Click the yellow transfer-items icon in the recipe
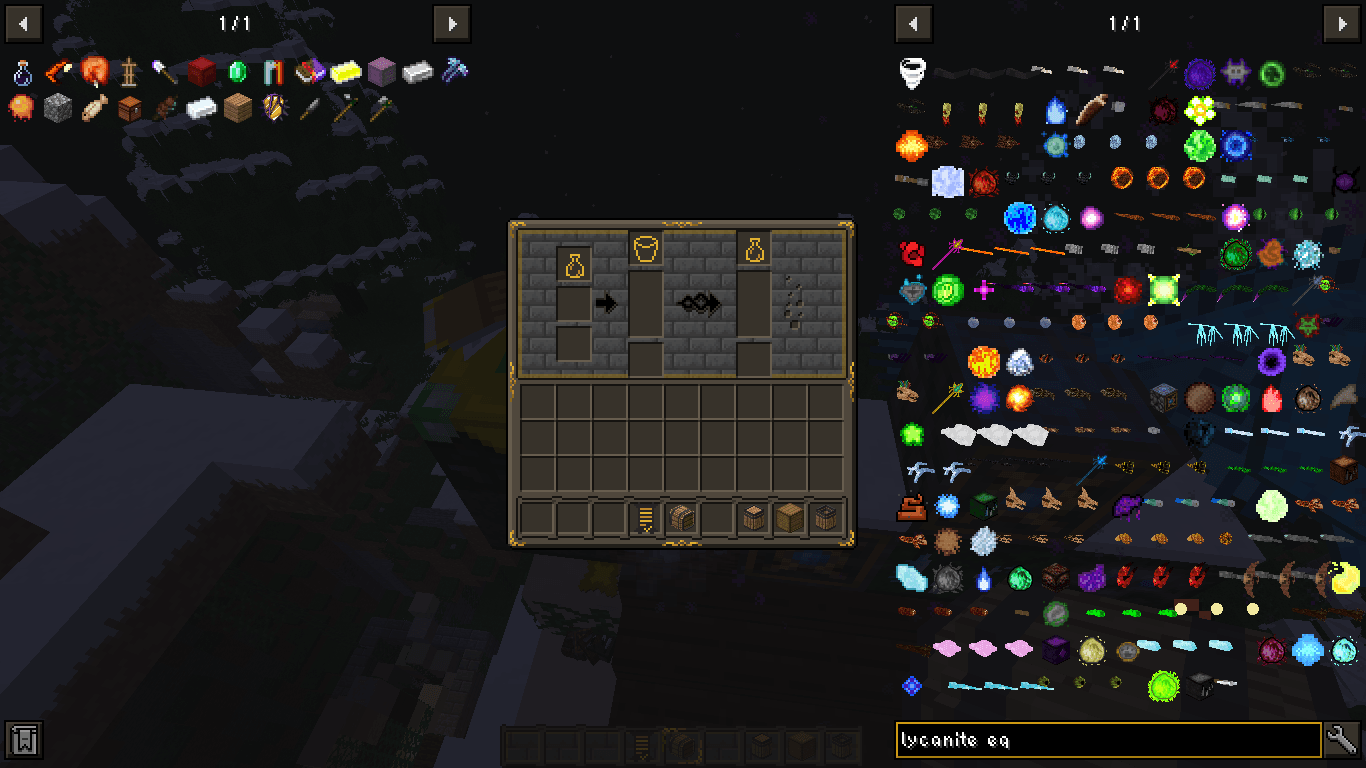The height and width of the screenshot is (768, 1366). (645, 517)
